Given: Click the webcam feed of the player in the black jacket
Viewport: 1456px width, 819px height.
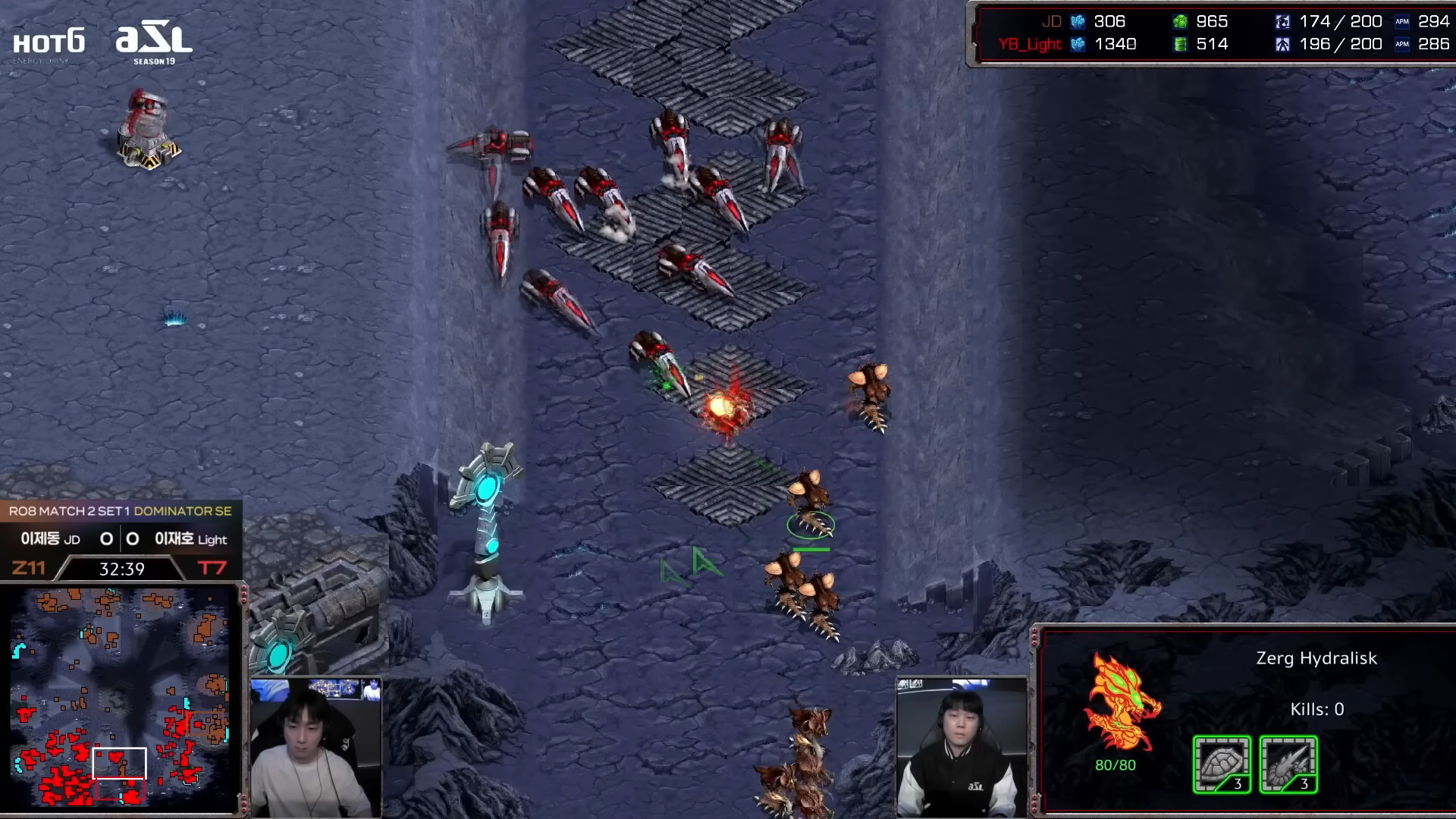Looking at the screenshot, I should pos(962,748).
